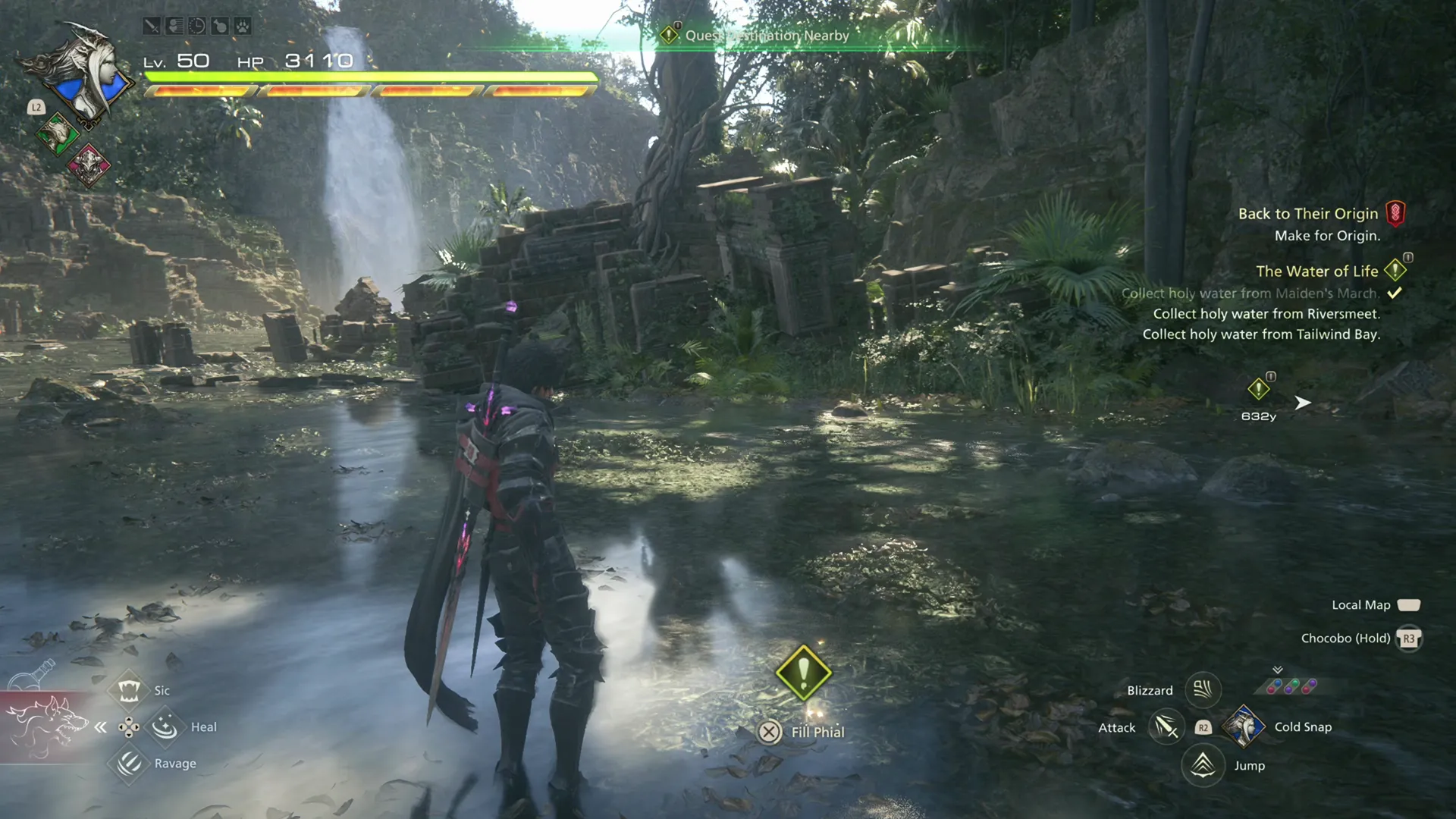Toggle the crossed-swords status icon
The width and height of the screenshot is (1456, 819).
point(152,26)
